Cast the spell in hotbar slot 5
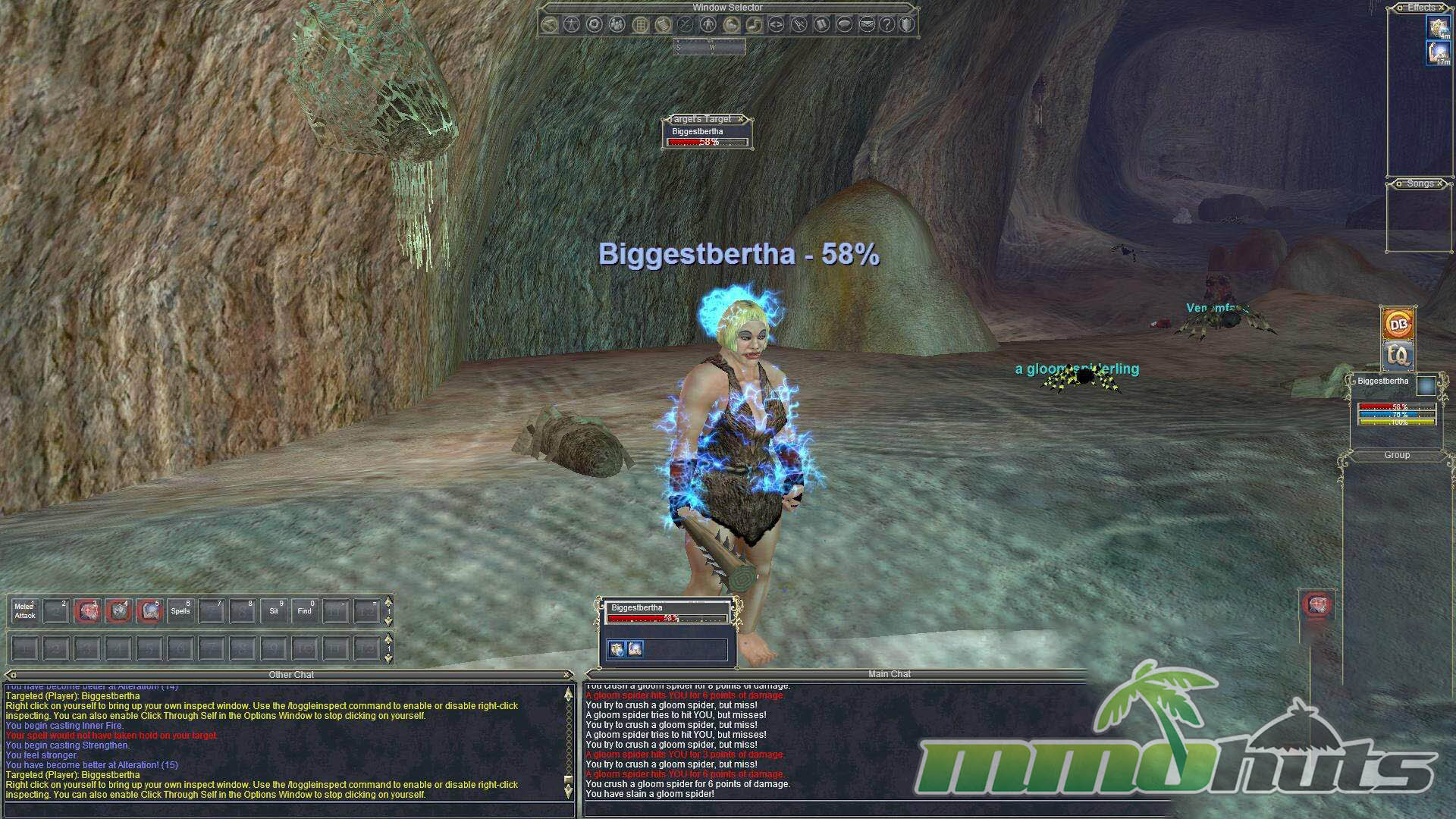Image resolution: width=1456 pixels, height=819 pixels. 149,611
